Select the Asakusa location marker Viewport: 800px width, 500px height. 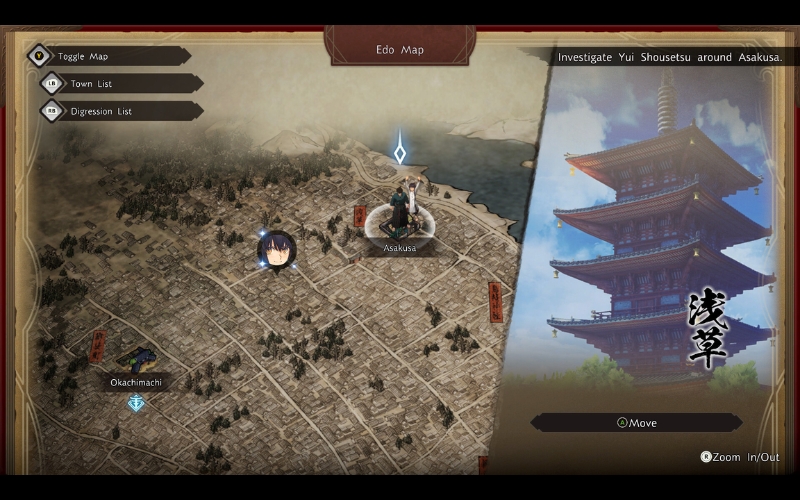click(x=399, y=222)
